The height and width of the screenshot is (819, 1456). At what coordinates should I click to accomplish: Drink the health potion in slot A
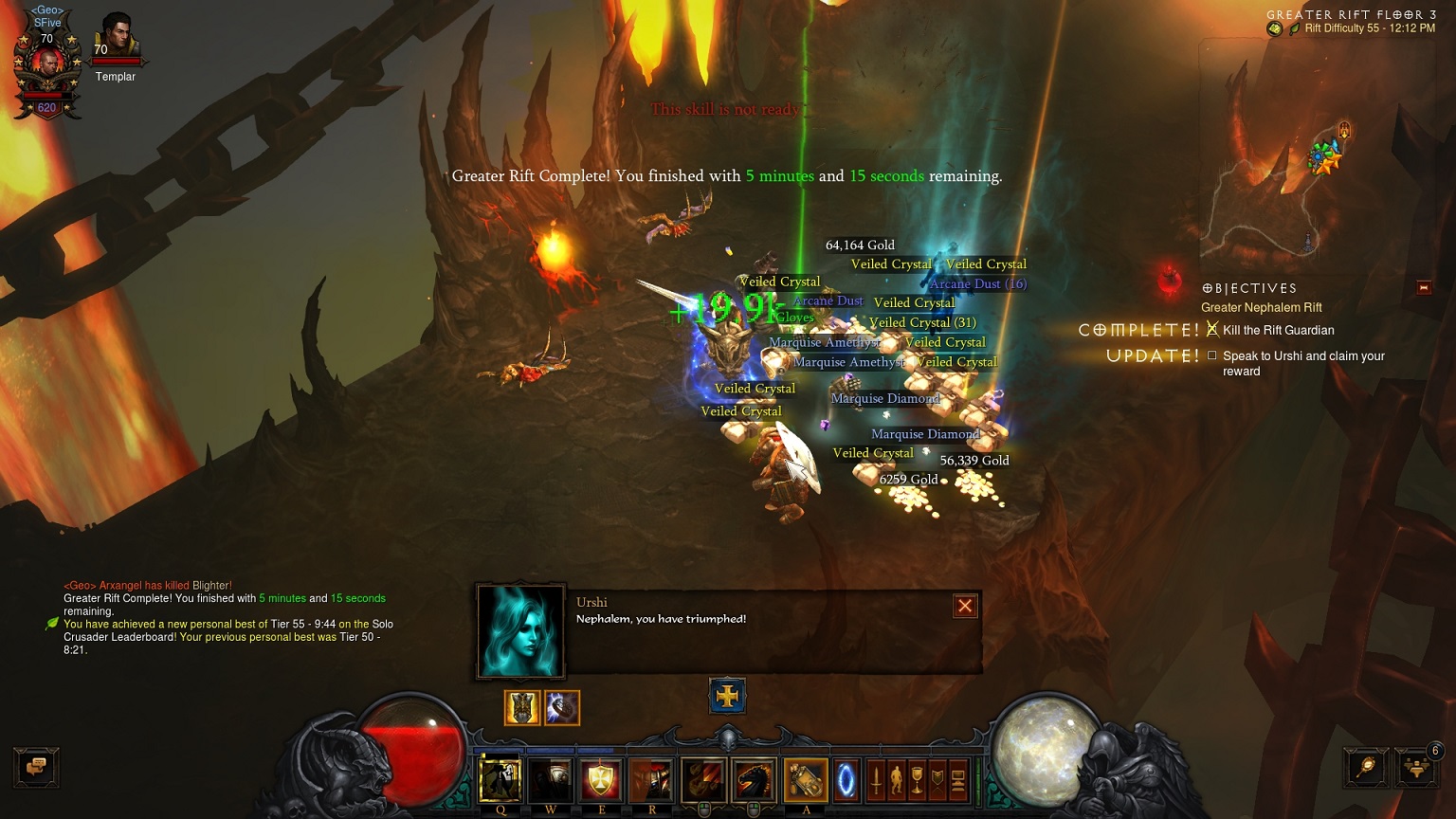pos(806,781)
